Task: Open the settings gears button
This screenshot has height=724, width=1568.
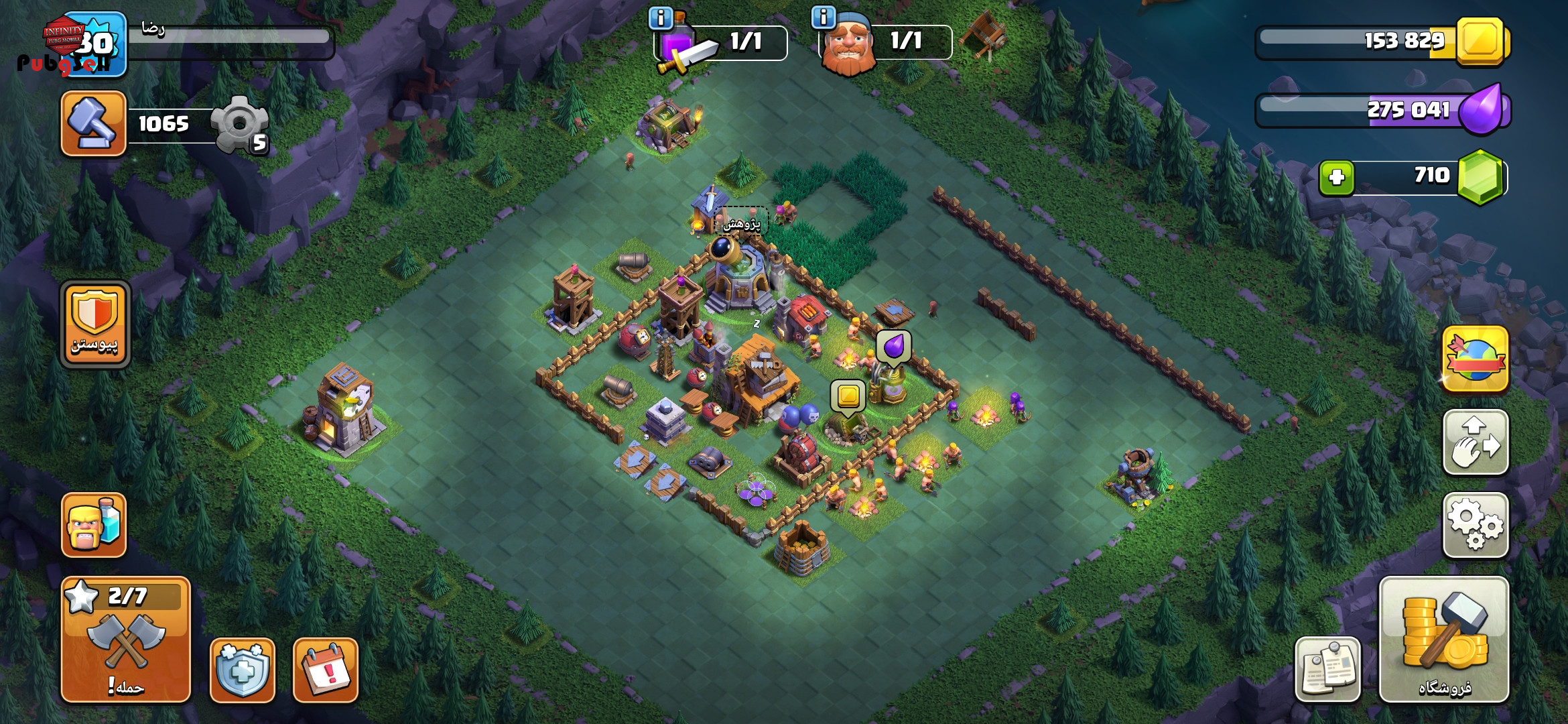Action: pyautogui.click(x=1475, y=525)
